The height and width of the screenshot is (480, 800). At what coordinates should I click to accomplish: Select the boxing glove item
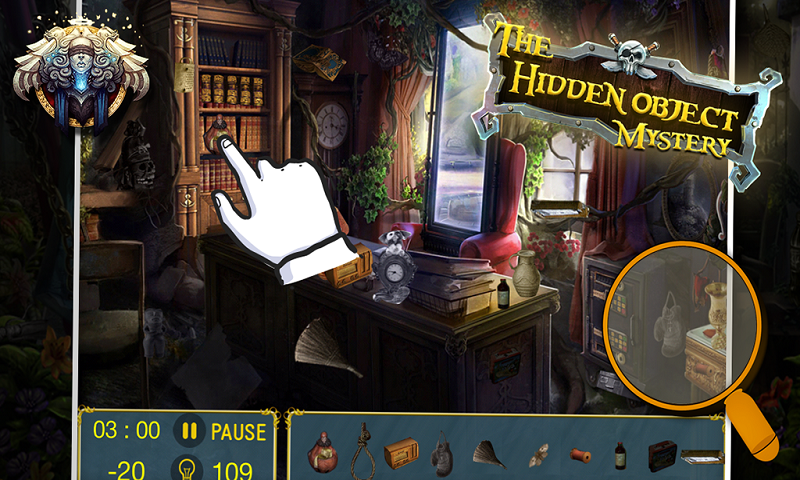click(x=440, y=456)
